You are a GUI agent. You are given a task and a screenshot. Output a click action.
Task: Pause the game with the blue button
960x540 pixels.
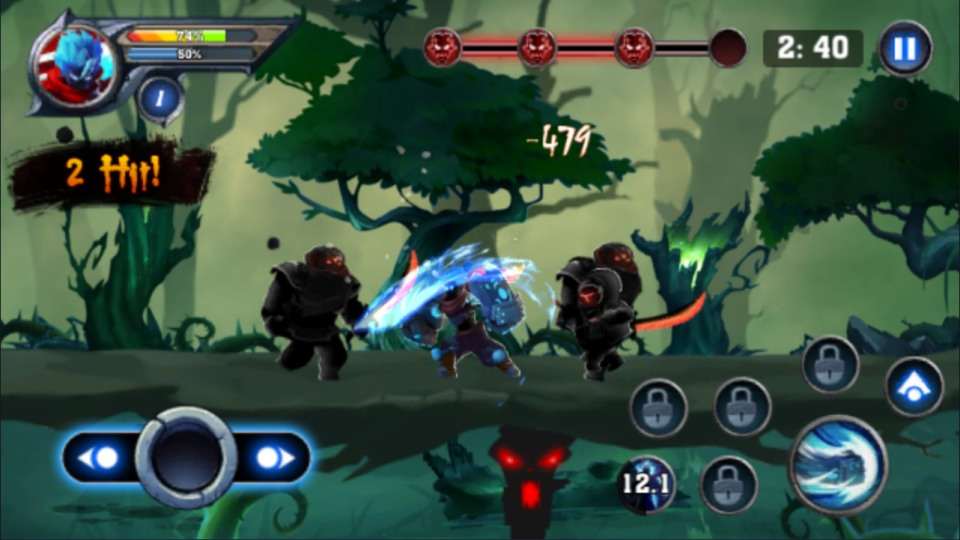pyautogui.click(x=905, y=48)
